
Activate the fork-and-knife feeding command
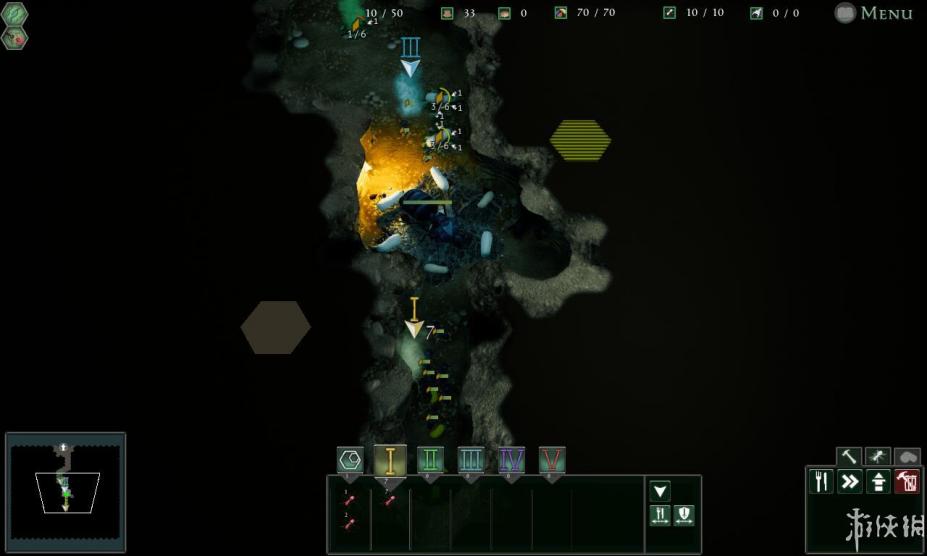pos(821,482)
